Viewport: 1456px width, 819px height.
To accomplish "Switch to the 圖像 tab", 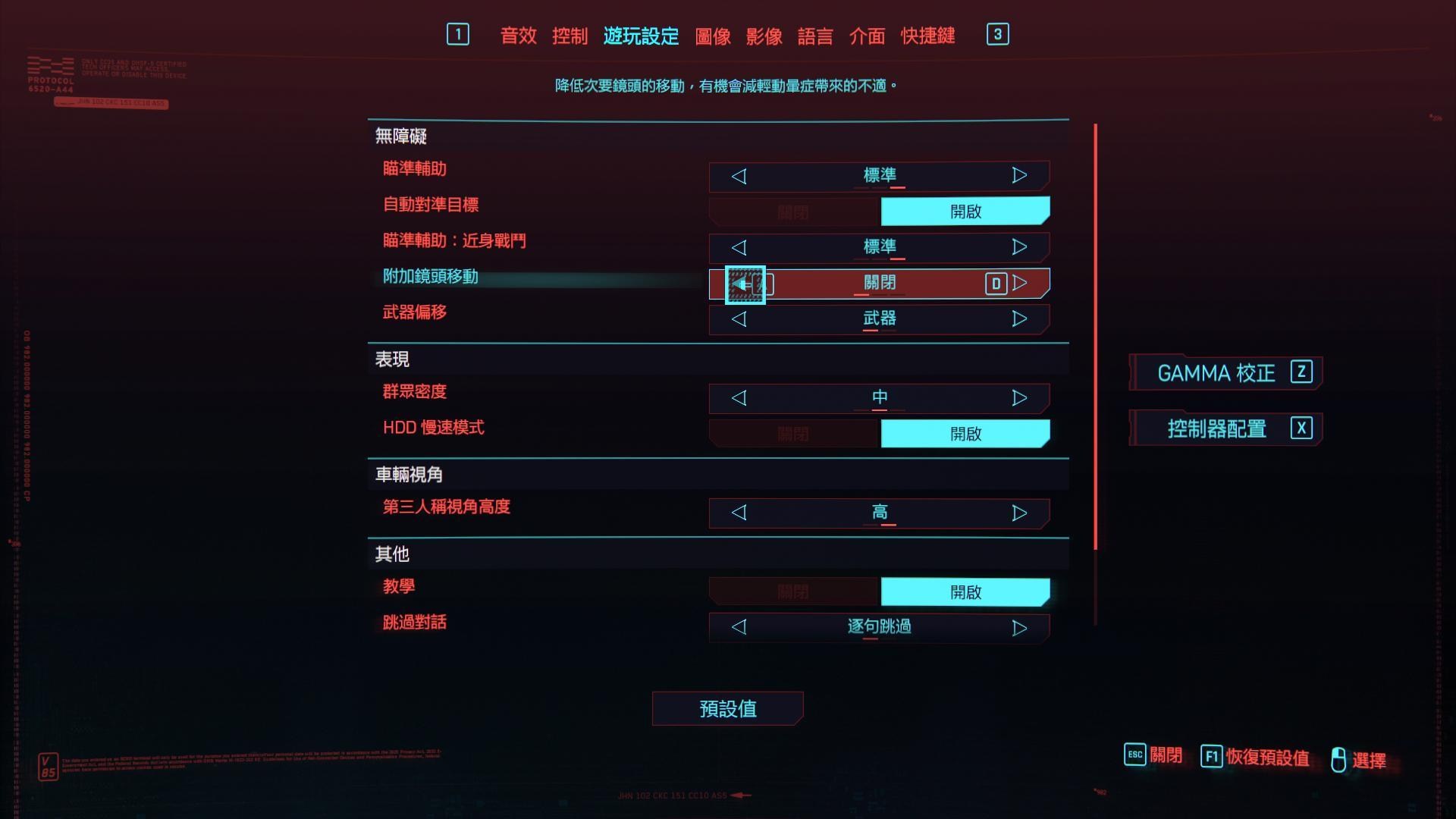I will [711, 36].
